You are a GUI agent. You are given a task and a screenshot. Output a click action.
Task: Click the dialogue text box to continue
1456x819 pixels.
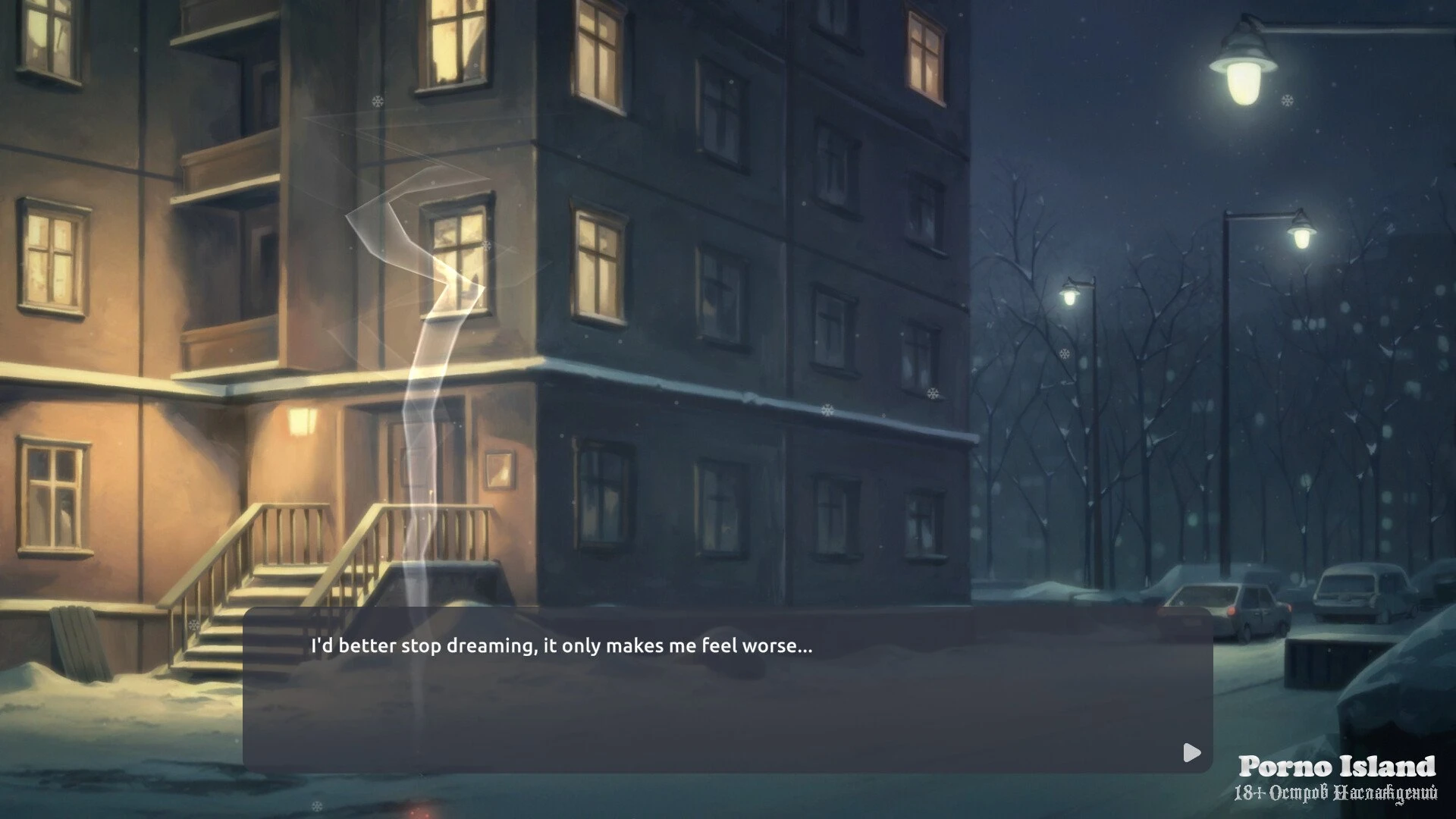(x=727, y=690)
